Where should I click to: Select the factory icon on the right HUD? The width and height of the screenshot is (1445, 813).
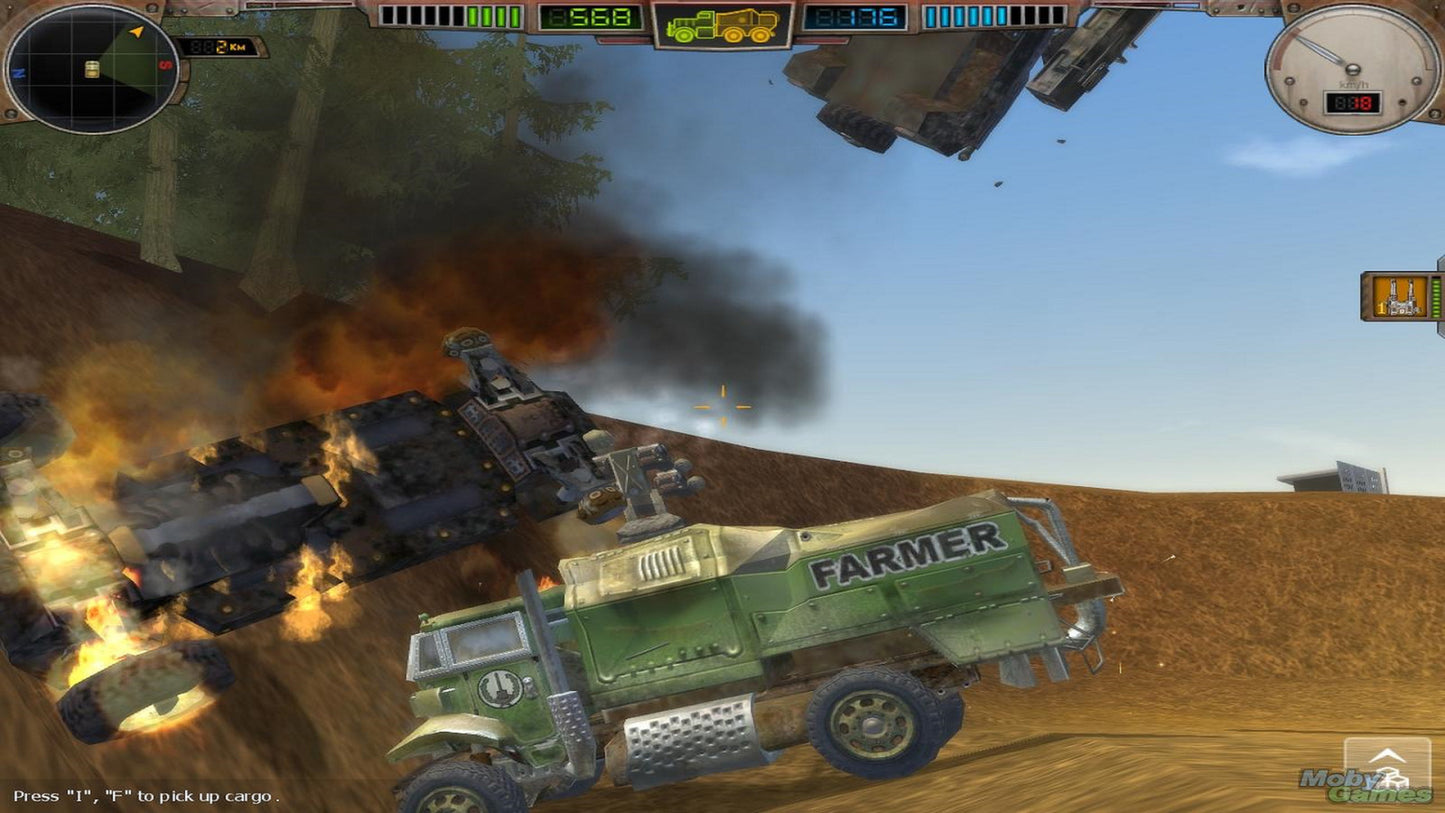coord(1400,297)
